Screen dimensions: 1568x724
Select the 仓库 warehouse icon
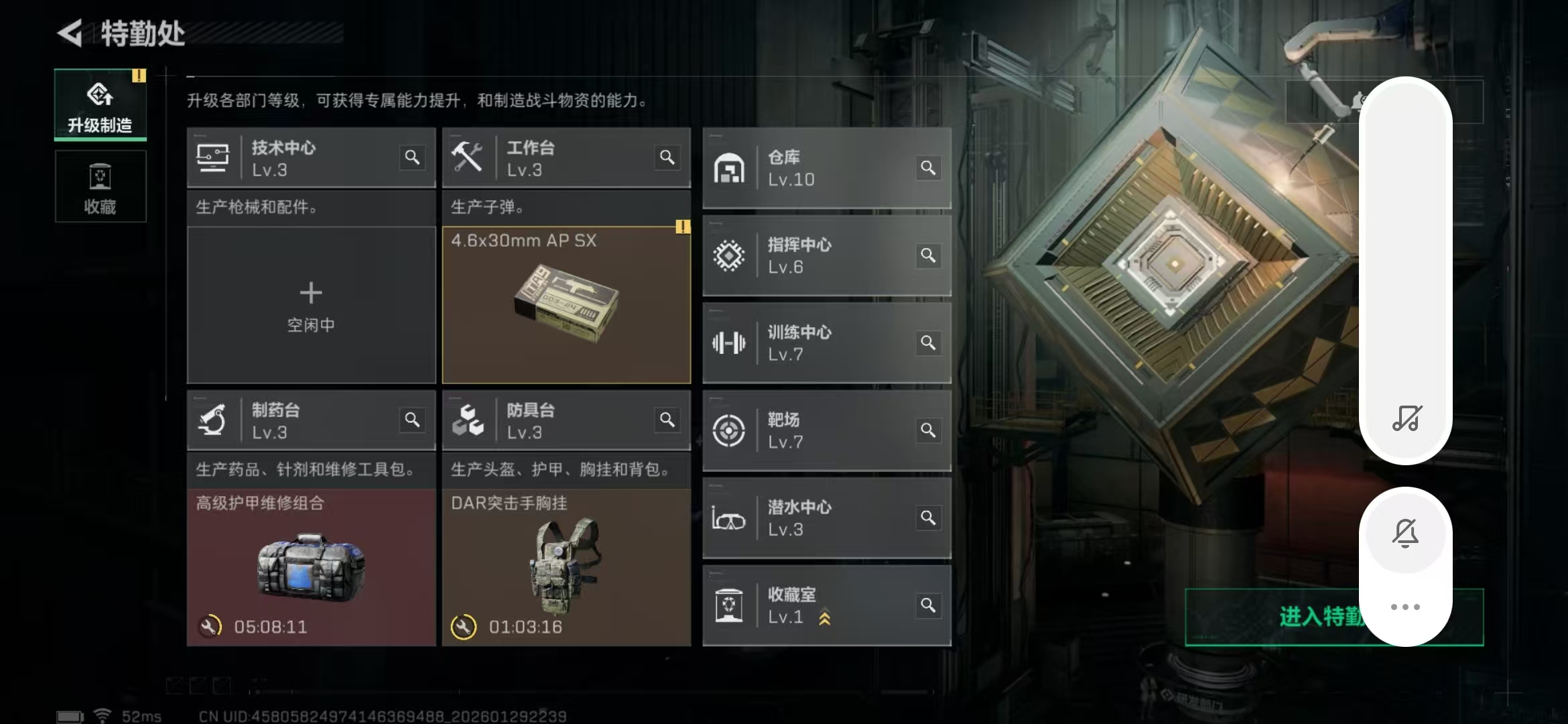(730, 168)
